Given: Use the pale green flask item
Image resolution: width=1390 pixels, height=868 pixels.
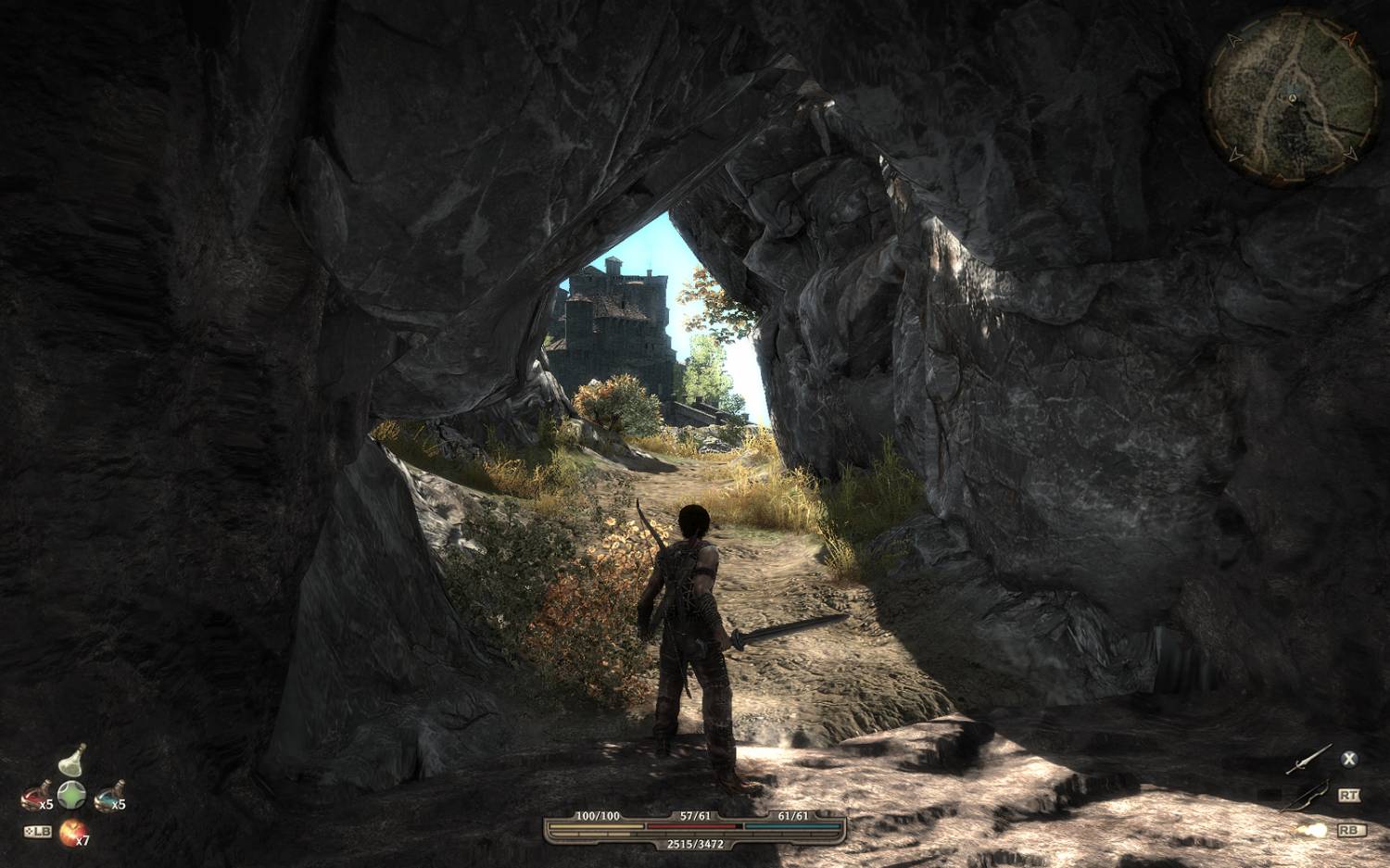Looking at the screenshot, I should [72, 761].
